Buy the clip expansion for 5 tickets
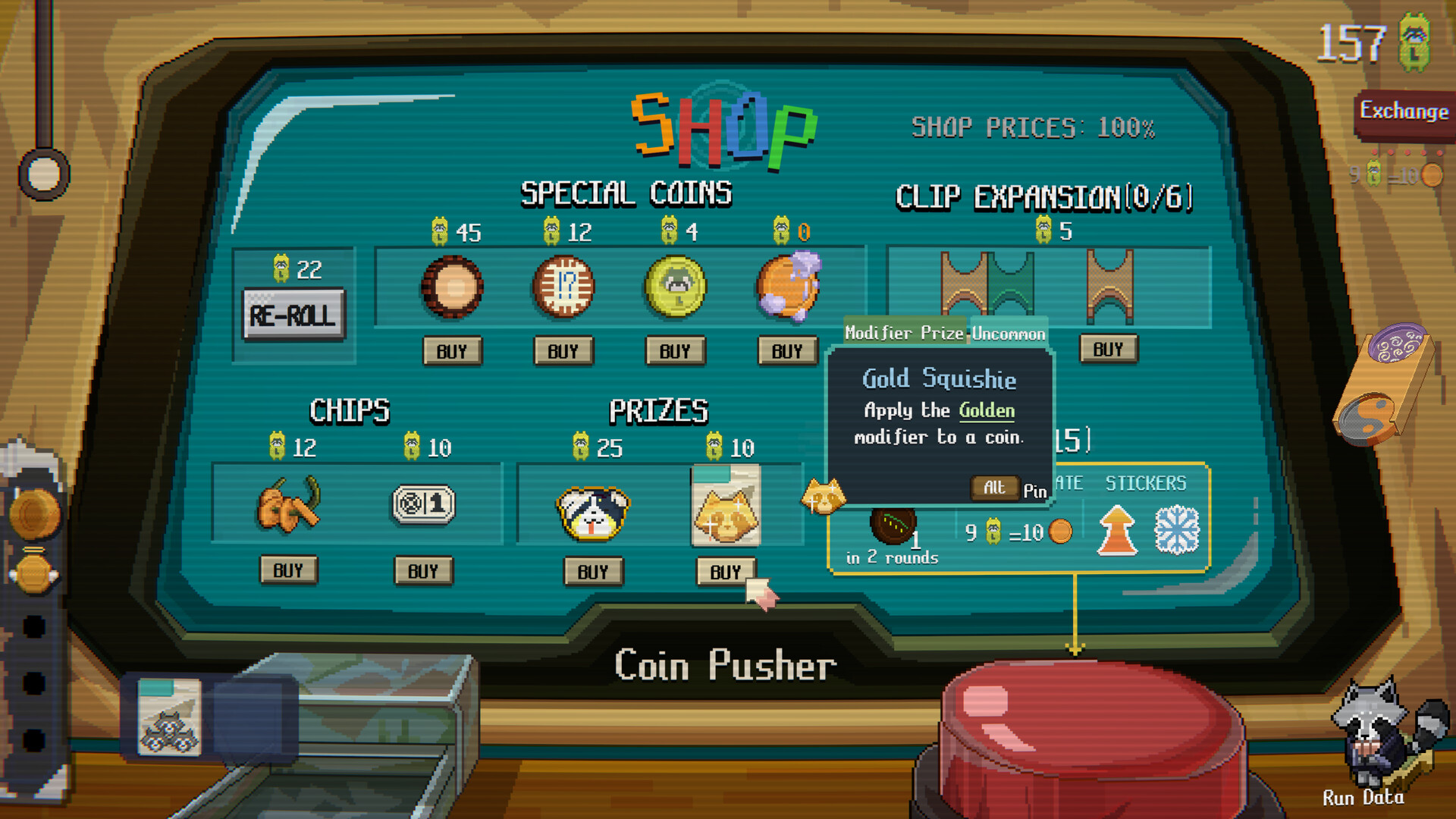 tap(1108, 348)
